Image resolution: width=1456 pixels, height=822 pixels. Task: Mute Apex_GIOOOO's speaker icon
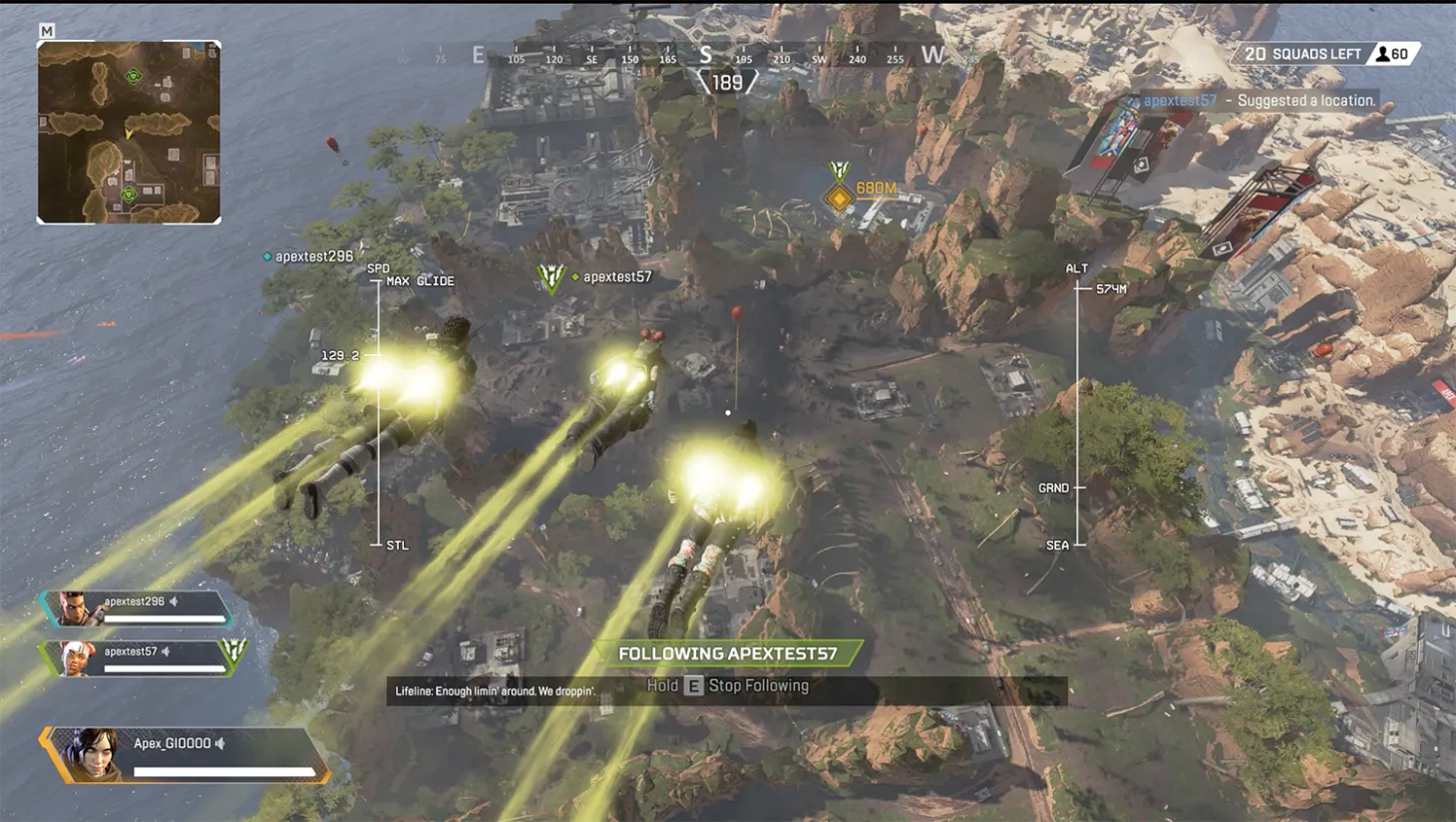tap(219, 743)
